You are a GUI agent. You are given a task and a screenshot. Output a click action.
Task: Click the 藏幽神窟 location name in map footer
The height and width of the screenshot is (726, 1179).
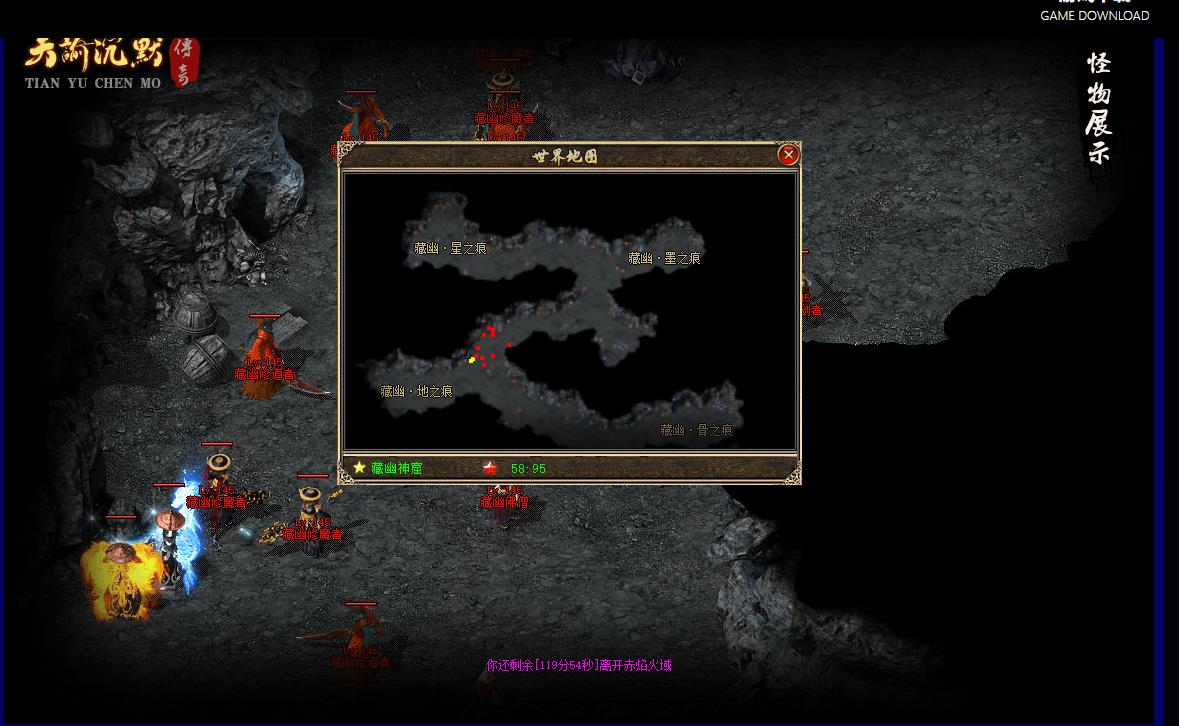click(396, 468)
